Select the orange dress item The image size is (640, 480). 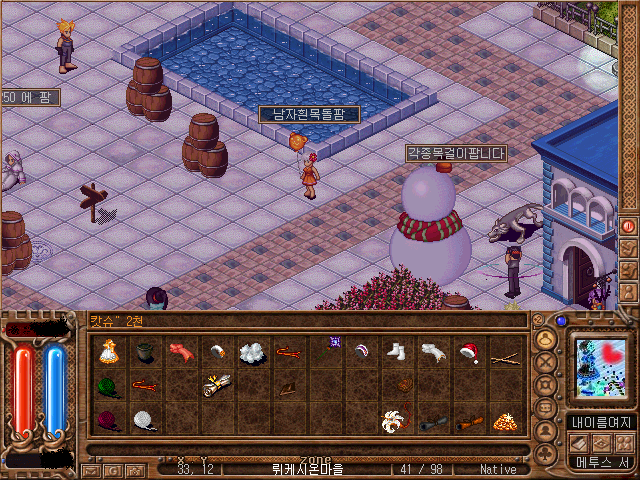pos(108,351)
